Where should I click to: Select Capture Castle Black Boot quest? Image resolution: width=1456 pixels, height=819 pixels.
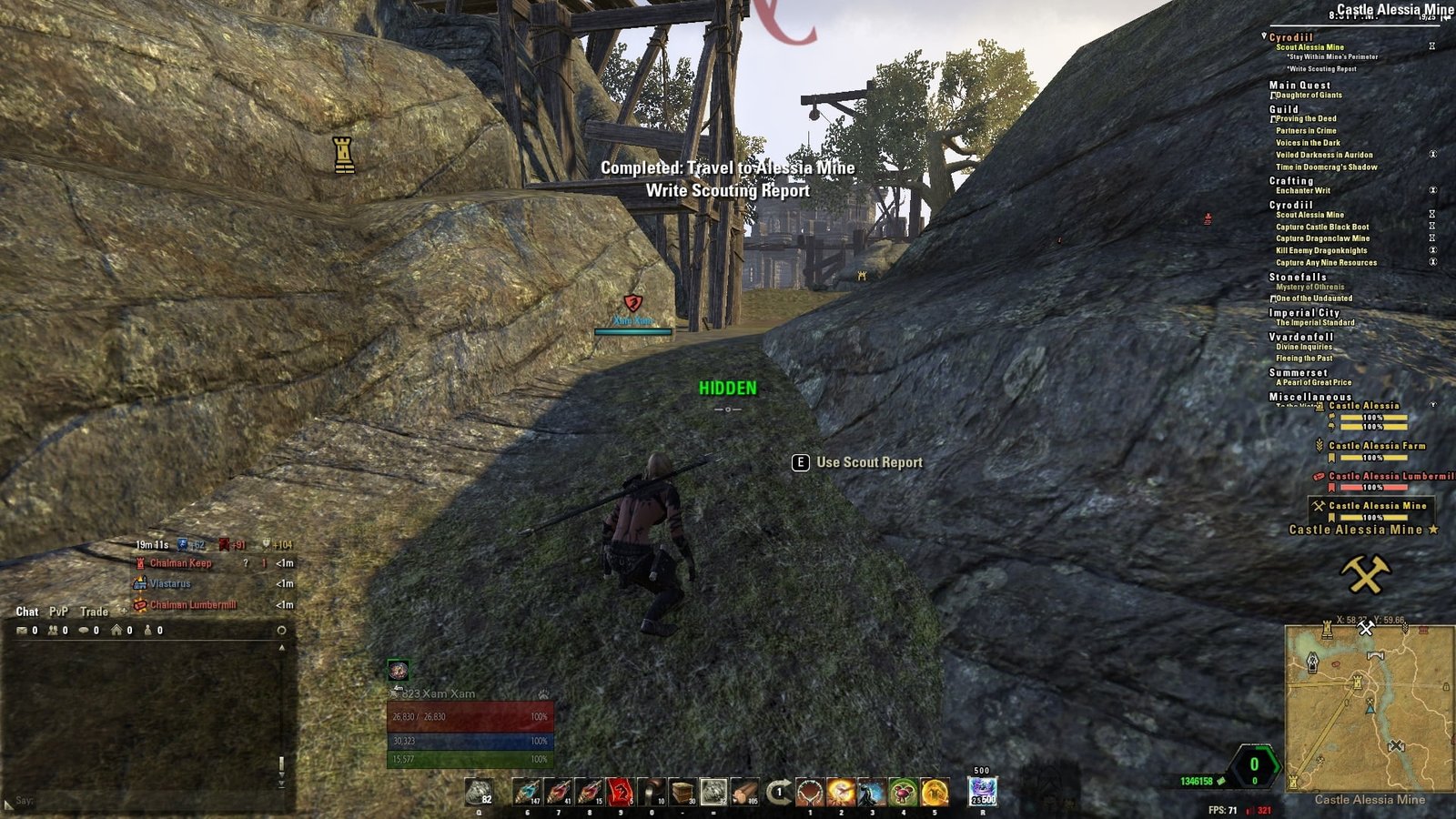coord(1321,227)
